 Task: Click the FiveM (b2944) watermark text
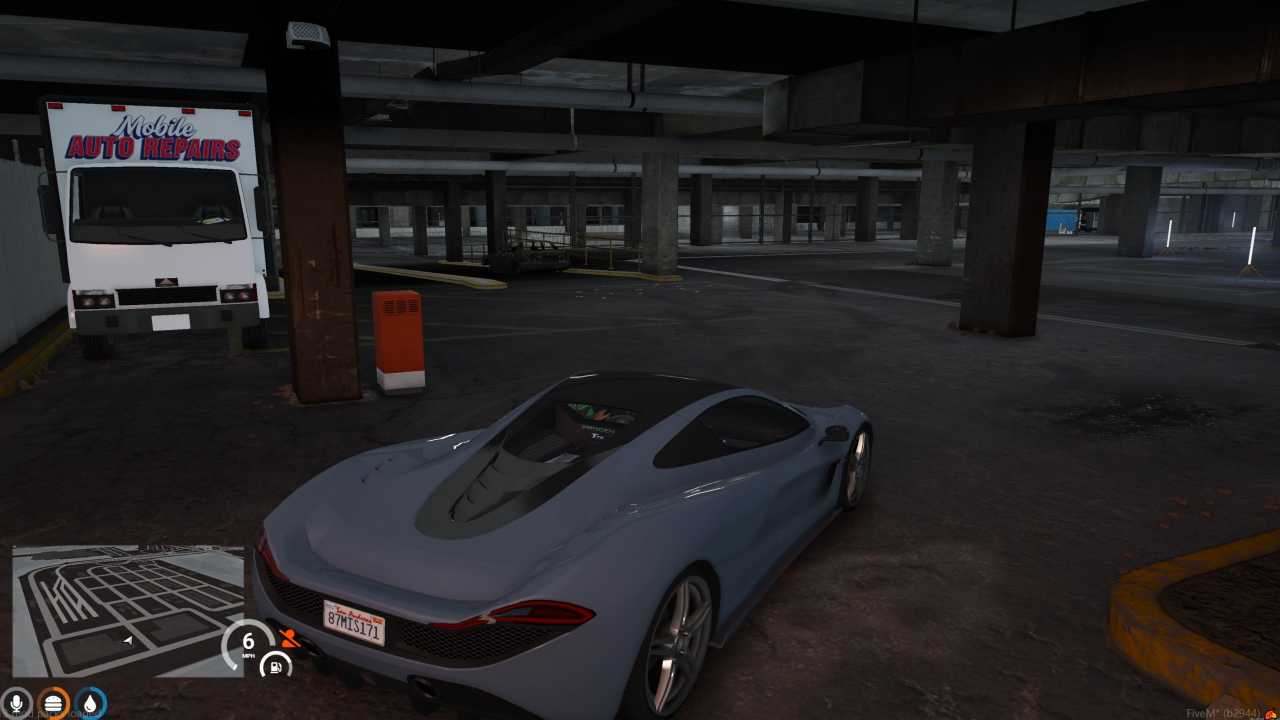pyautogui.click(x=1222, y=713)
